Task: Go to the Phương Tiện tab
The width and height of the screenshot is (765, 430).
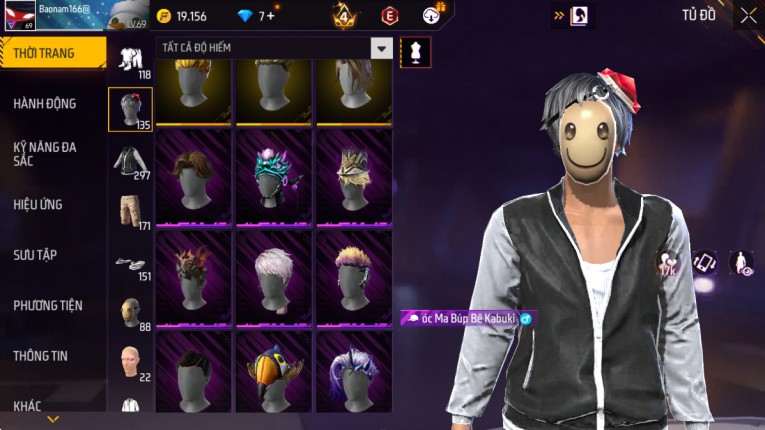Action: click(48, 305)
